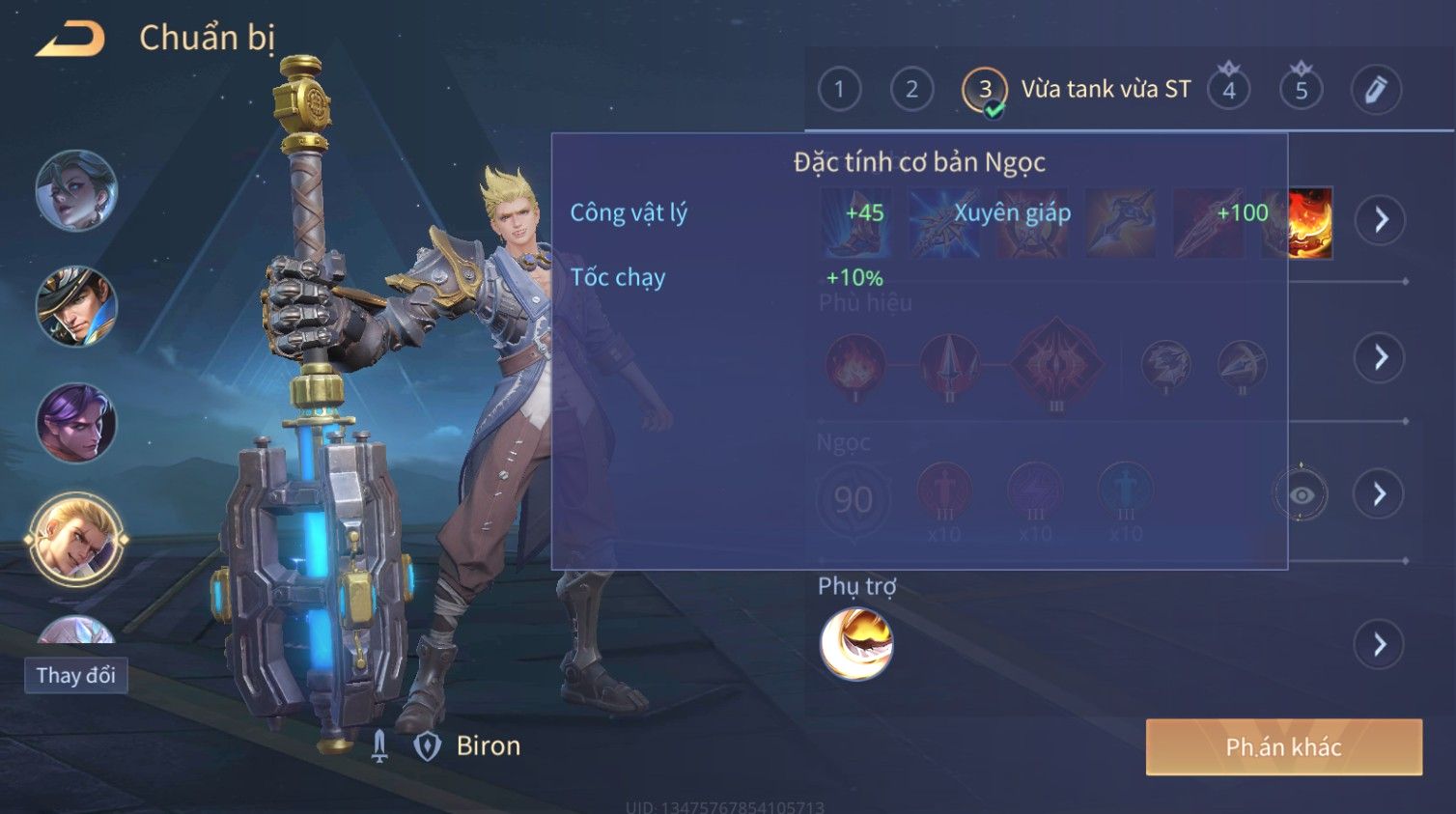This screenshot has width=1456, height=814.
Task: Open locked loadout preset 5
Action: pos(1301,90)
